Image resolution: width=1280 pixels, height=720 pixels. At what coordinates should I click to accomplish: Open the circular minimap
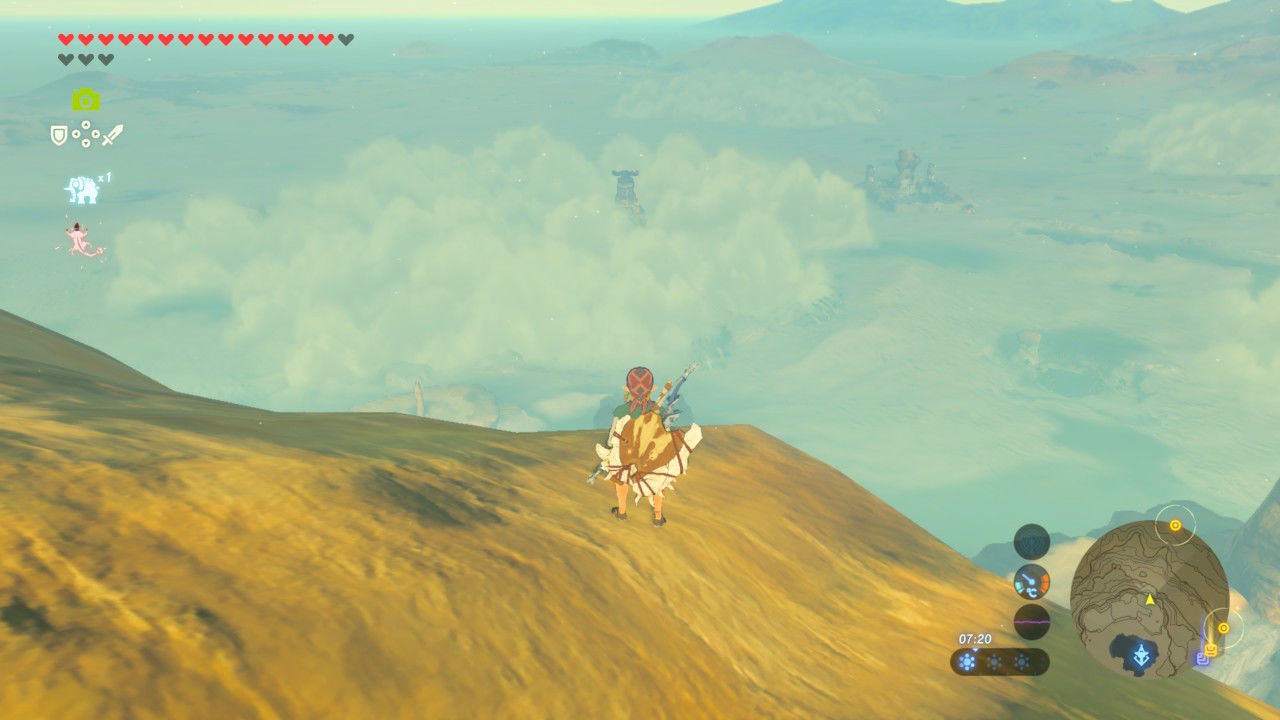(x=1149, y=599)
